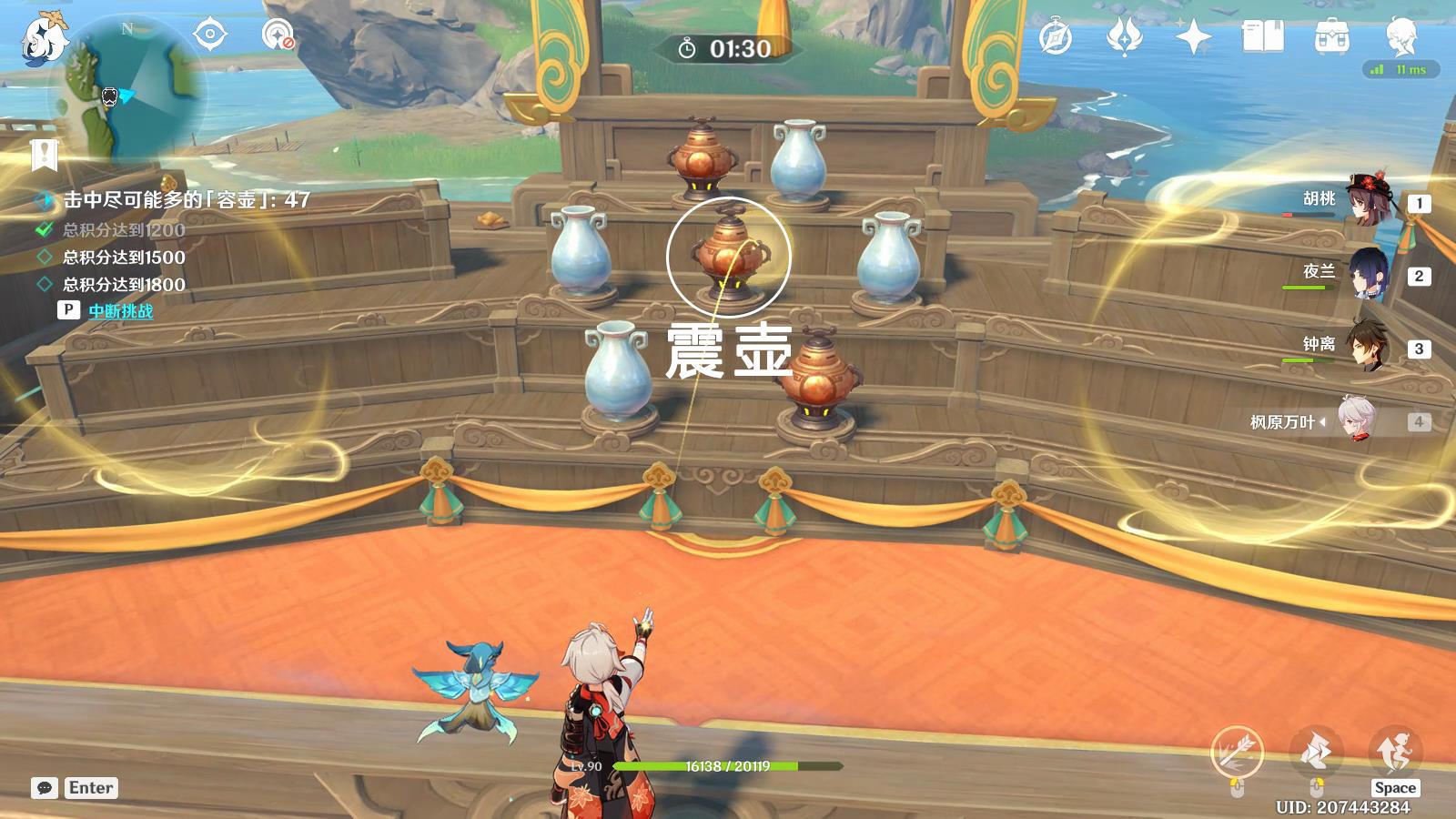The width and height of the screenshot is (1456, 819).
Task: Open the character profile icon
Action: pyautogui.click(x=1400, y=37)
